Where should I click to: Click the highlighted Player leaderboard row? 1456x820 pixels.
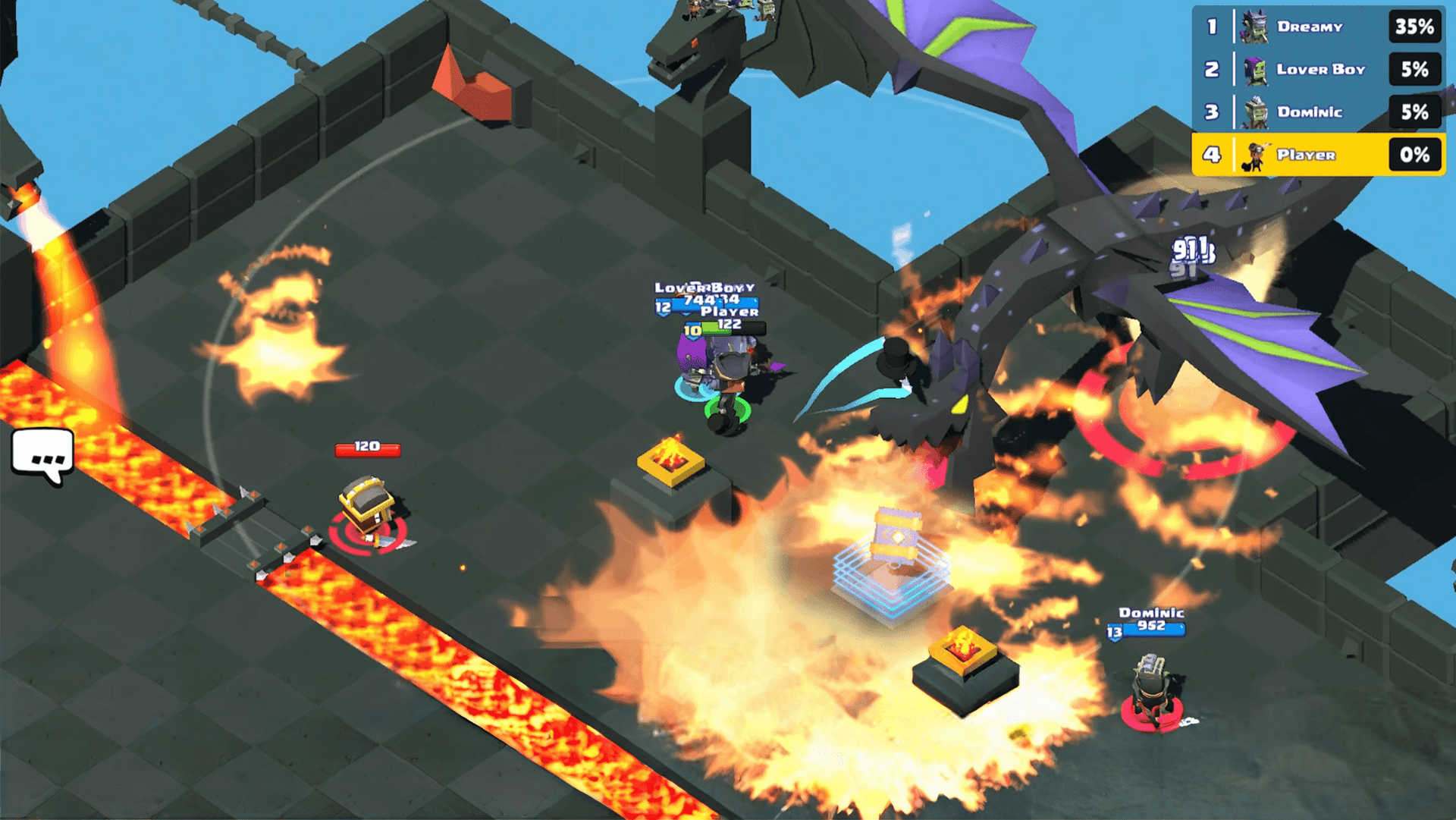1318,155
